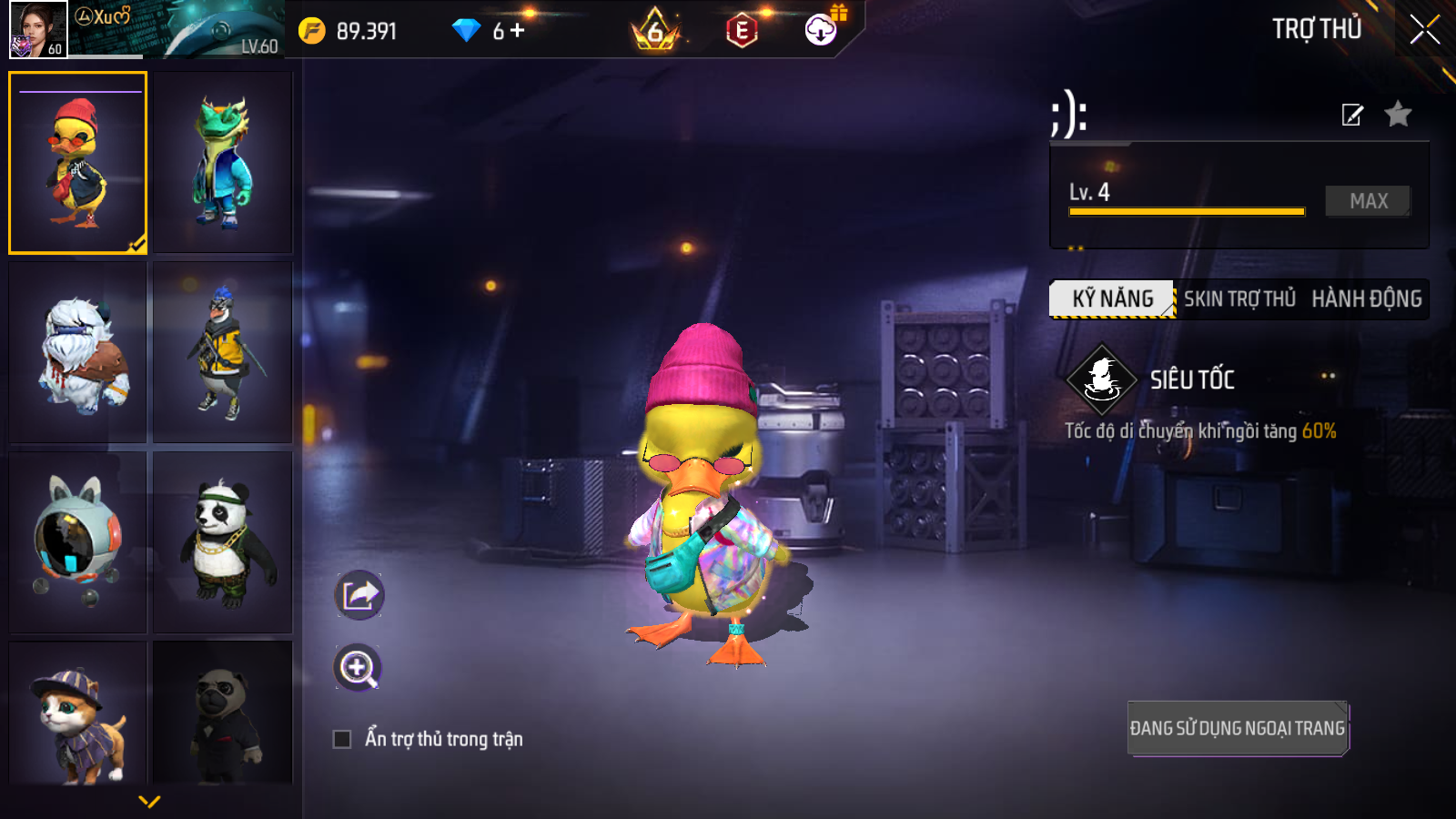
Task: Close the Trợ Thủ pet screen
Action: pyautogui.click(x=1424, y=30)
